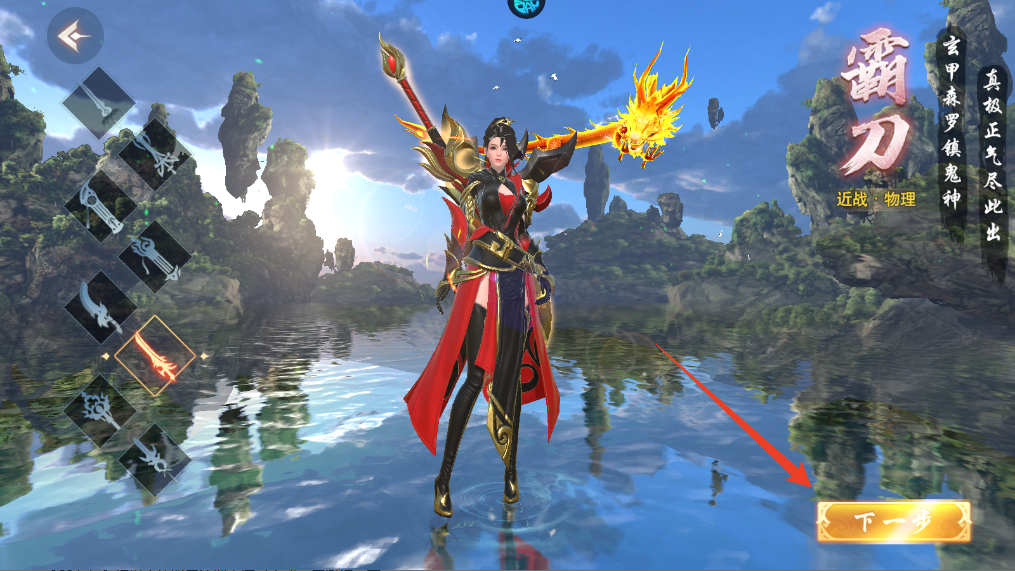Image resolution: width=1015 pixels, height=571 pixels.
Task: Select the glowing red saber class icon
Action: 155,356
